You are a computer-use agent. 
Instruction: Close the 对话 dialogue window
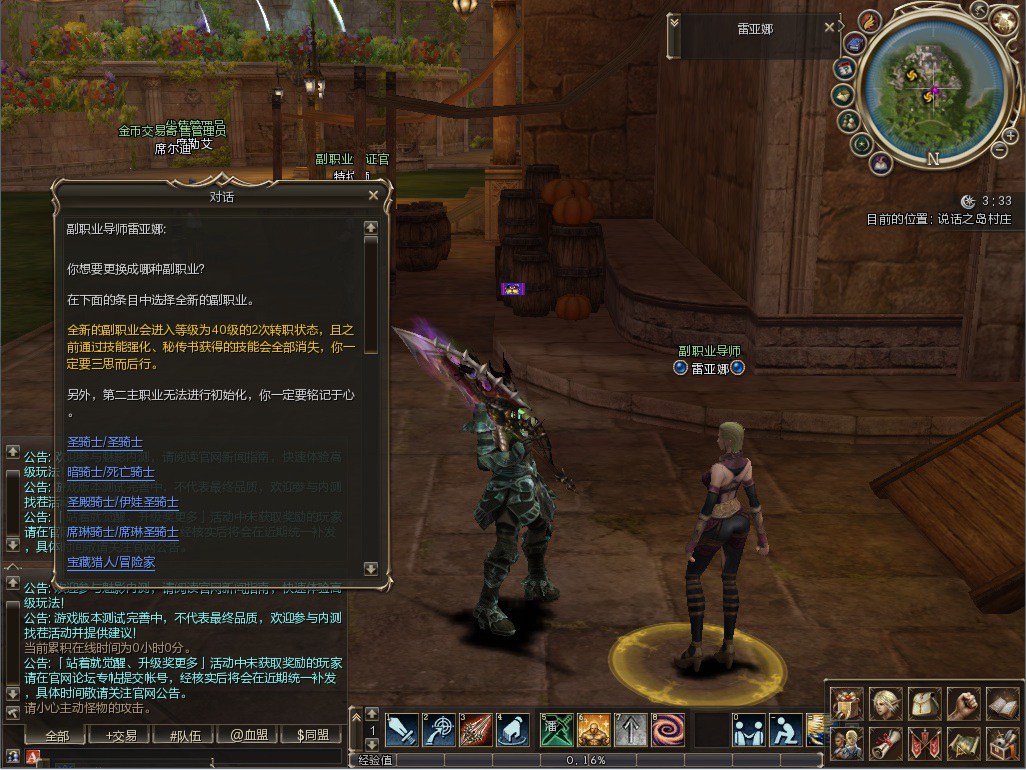(x=373, y=196)
